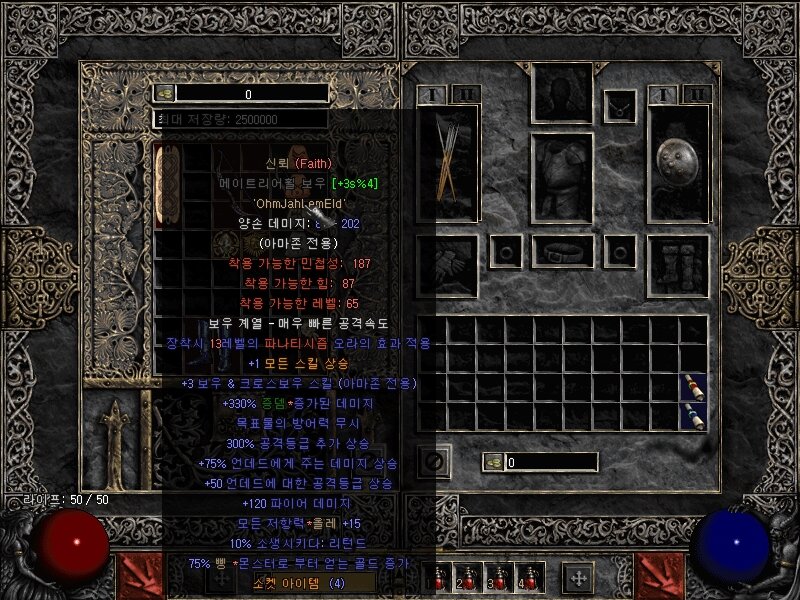Image resolution: width=800 pixels, height=600 pixels.
Task: Click the stash gold withdraw button
Action: pyautogui.click(x=165, y=93)
